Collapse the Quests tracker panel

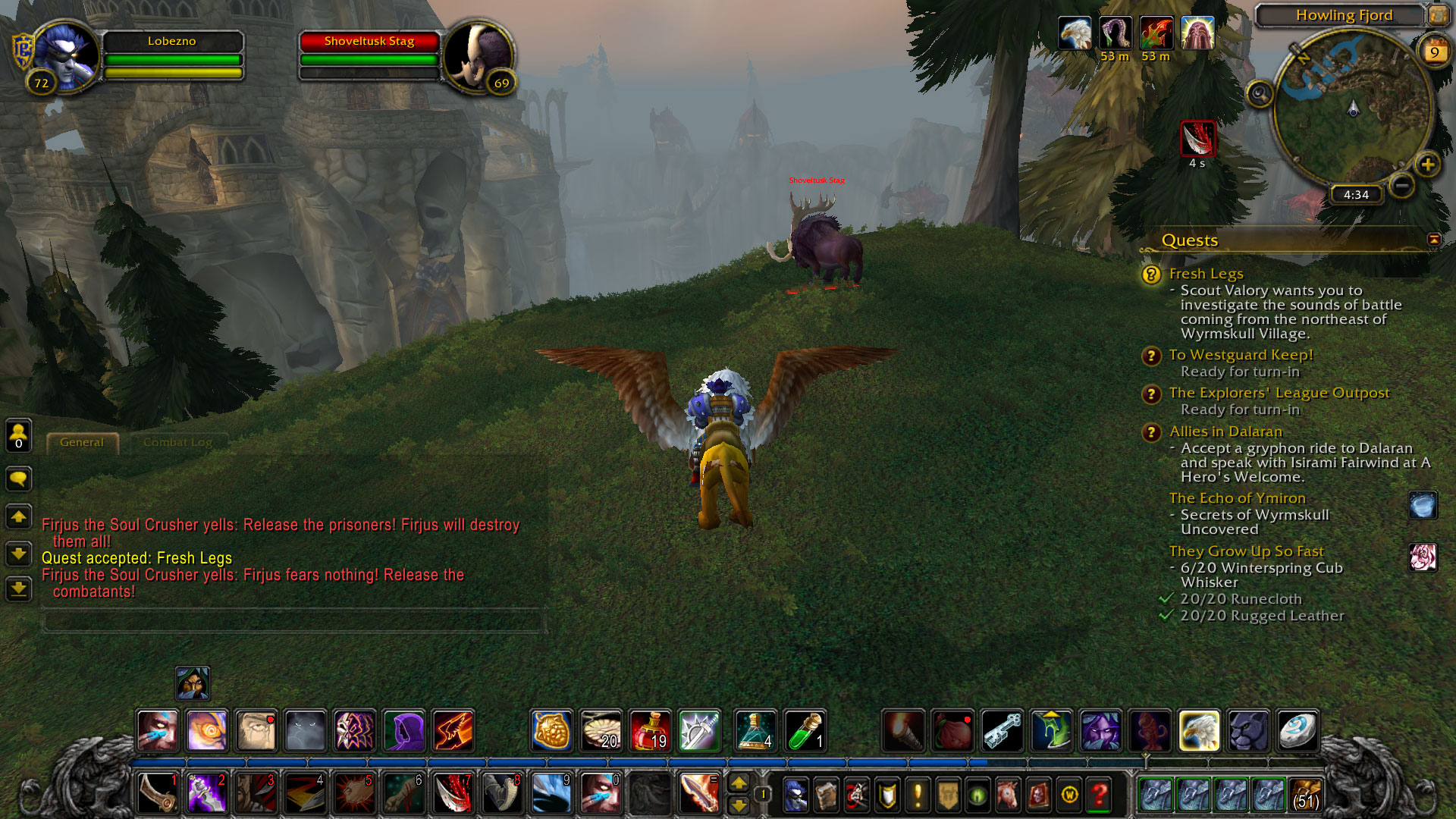coord(1433,240)
